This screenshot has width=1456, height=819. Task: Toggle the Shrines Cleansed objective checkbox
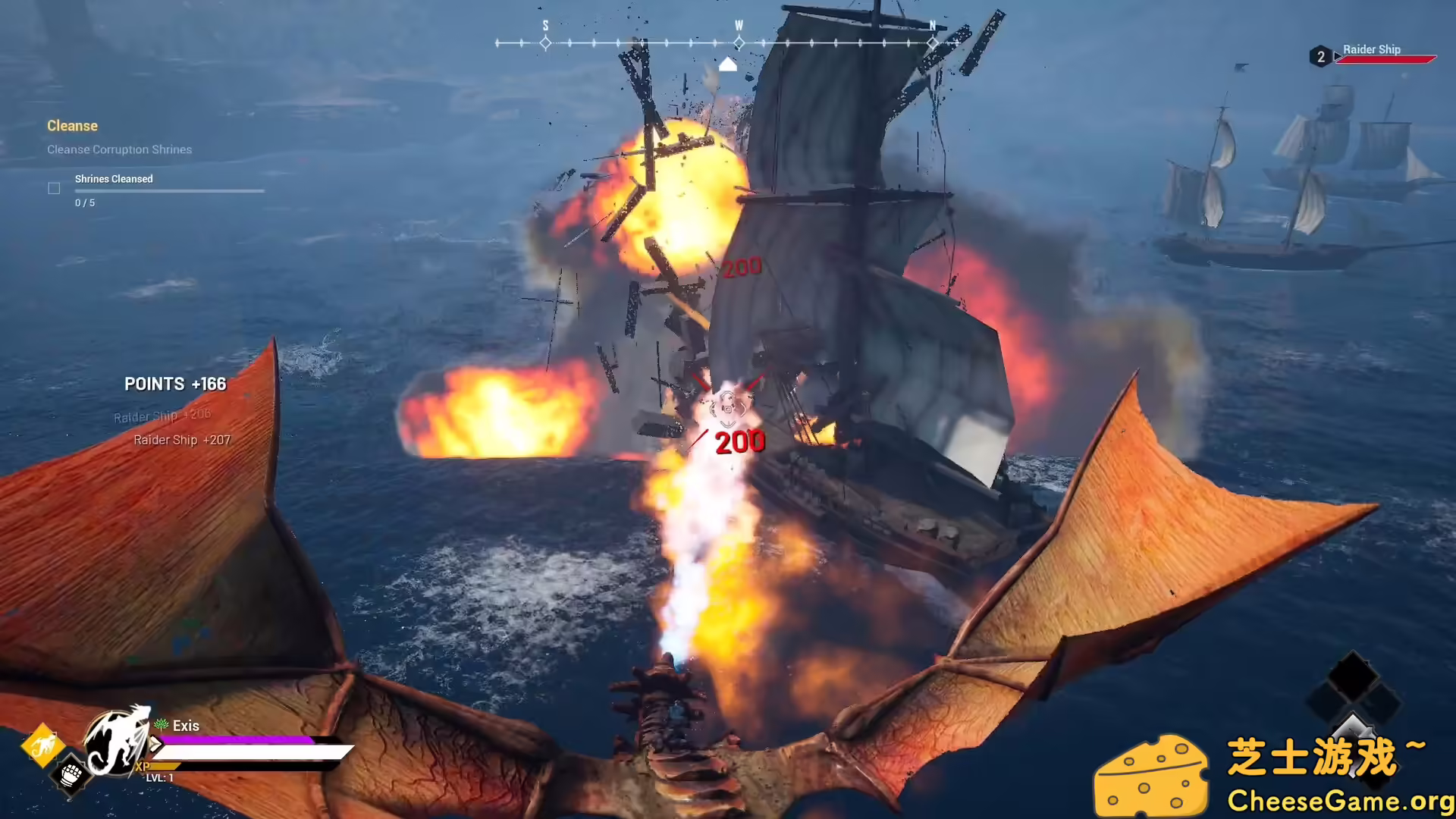(x=54, y=188)
